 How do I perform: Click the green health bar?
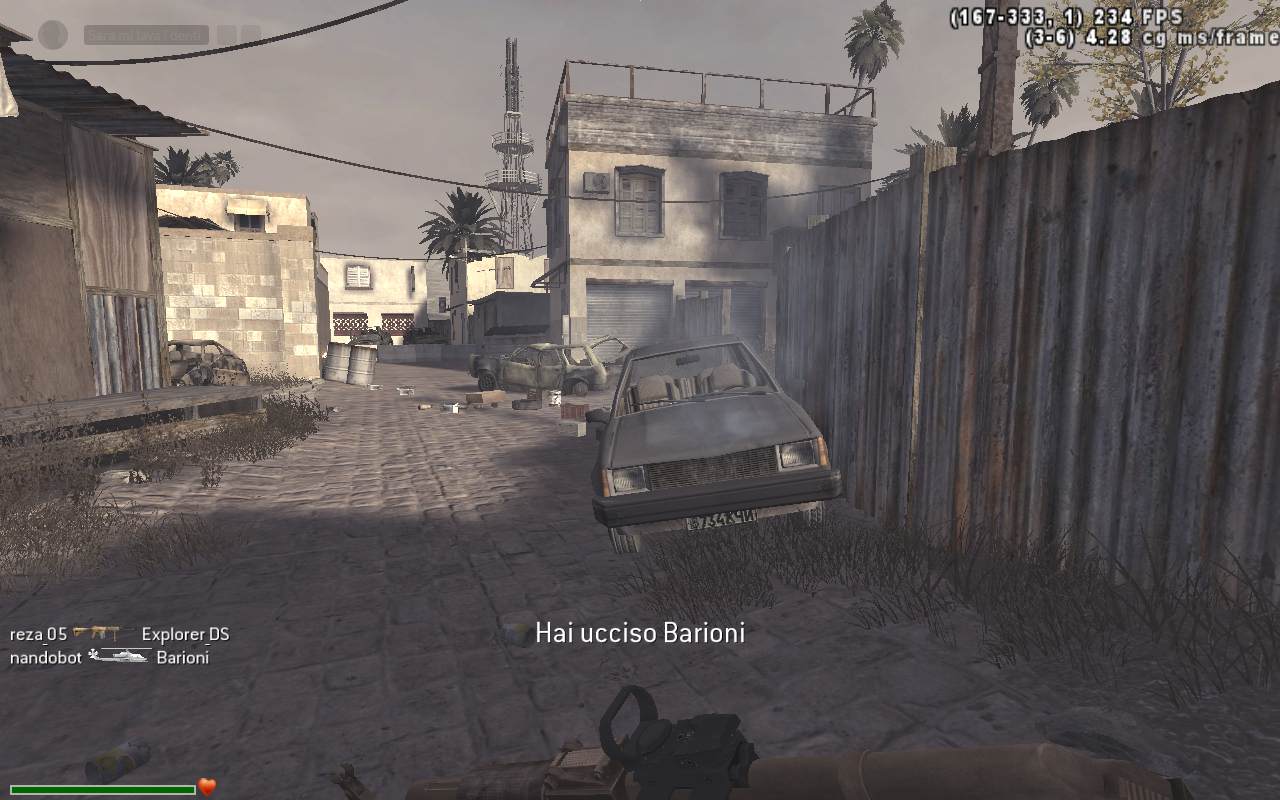pos(100,790)
